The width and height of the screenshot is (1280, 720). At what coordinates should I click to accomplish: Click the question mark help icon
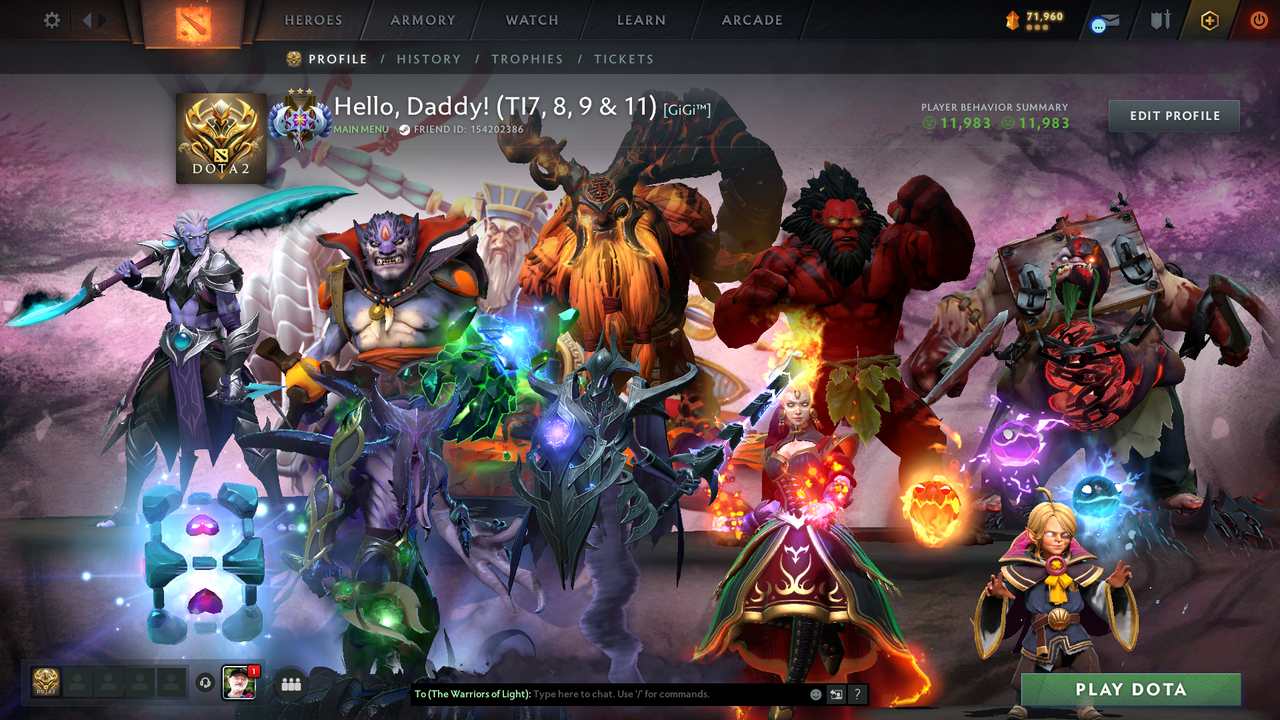click(856, 693)
